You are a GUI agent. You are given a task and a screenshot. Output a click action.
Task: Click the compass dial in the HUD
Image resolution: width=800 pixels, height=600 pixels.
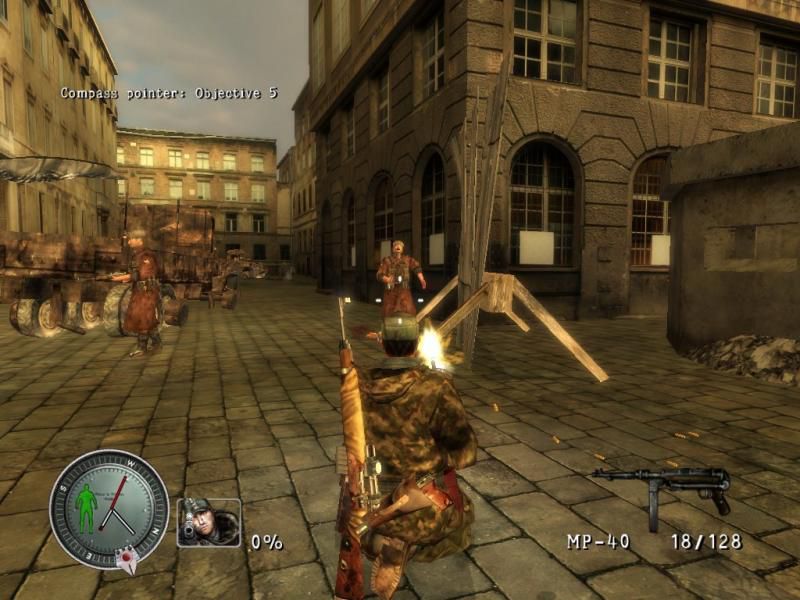109,509
